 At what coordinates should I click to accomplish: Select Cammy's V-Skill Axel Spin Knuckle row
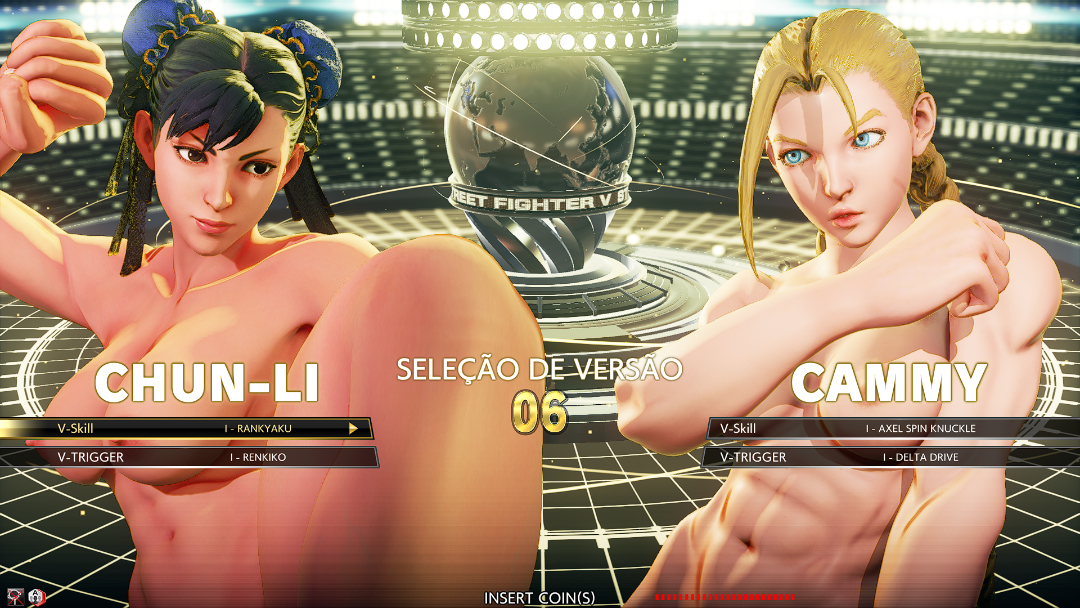click(x=895, y=428)
